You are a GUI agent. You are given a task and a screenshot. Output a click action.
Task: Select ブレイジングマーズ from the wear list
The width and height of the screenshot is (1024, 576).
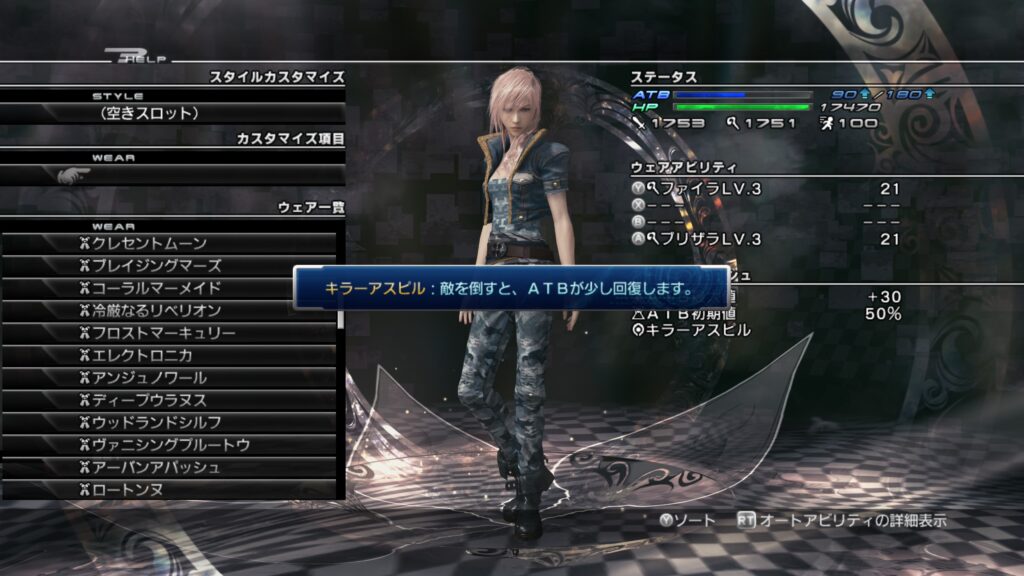click(170, 266)
